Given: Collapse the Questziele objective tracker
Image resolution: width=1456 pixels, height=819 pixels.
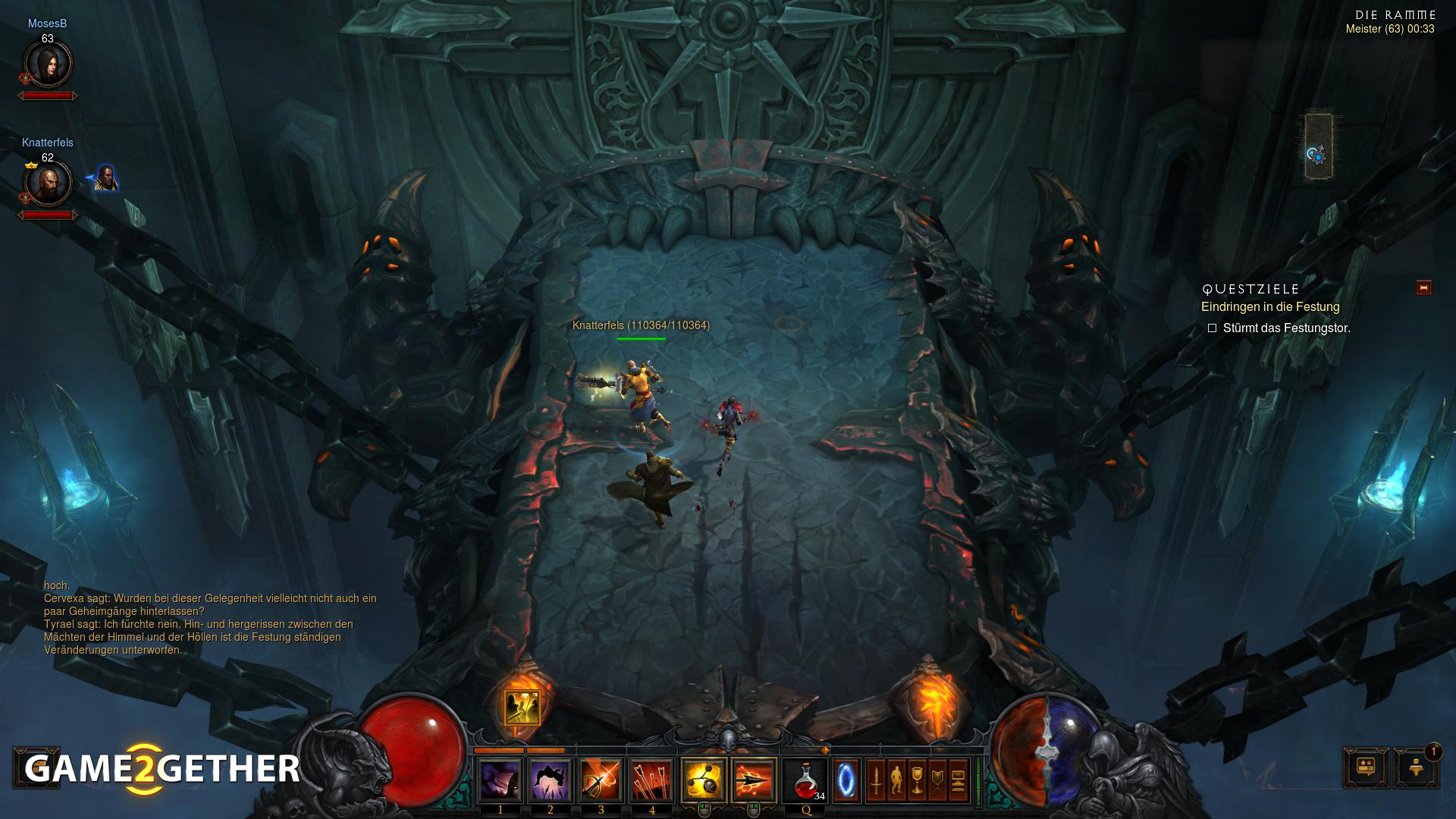Looking at the screenshot, I should [1423, 287].
